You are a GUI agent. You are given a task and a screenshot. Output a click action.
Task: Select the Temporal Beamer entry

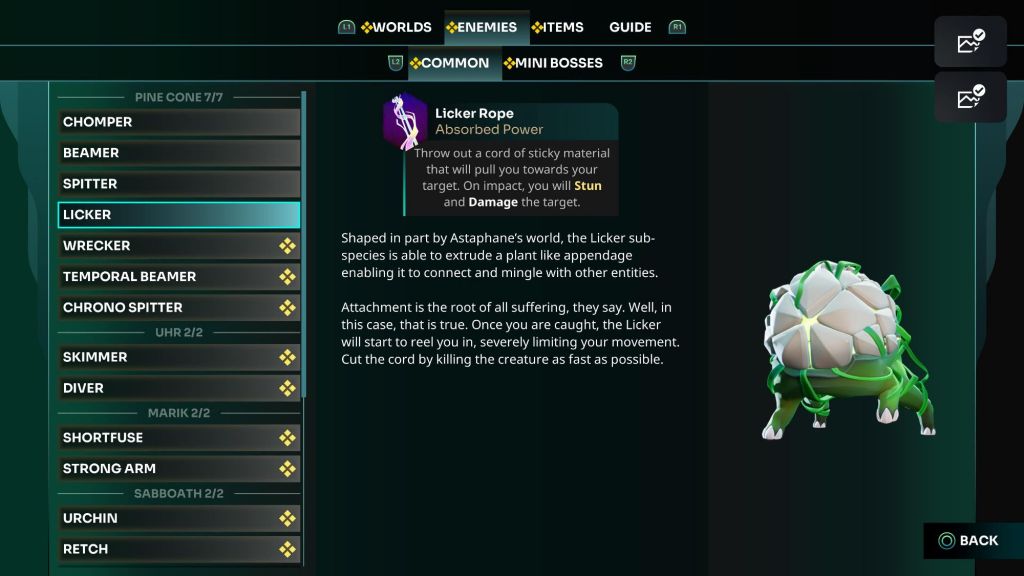[179, 277]
